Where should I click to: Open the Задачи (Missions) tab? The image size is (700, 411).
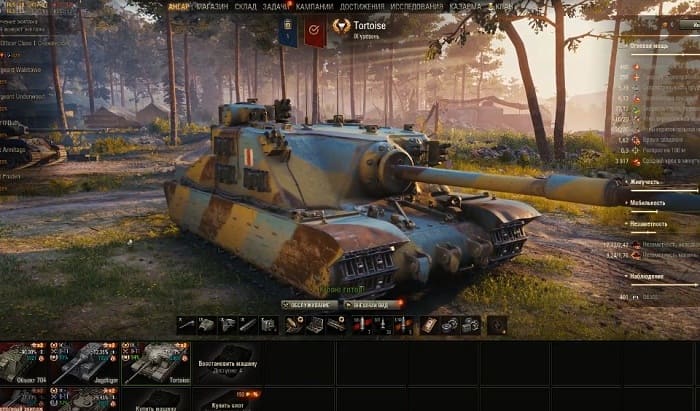tap(279, 6)
